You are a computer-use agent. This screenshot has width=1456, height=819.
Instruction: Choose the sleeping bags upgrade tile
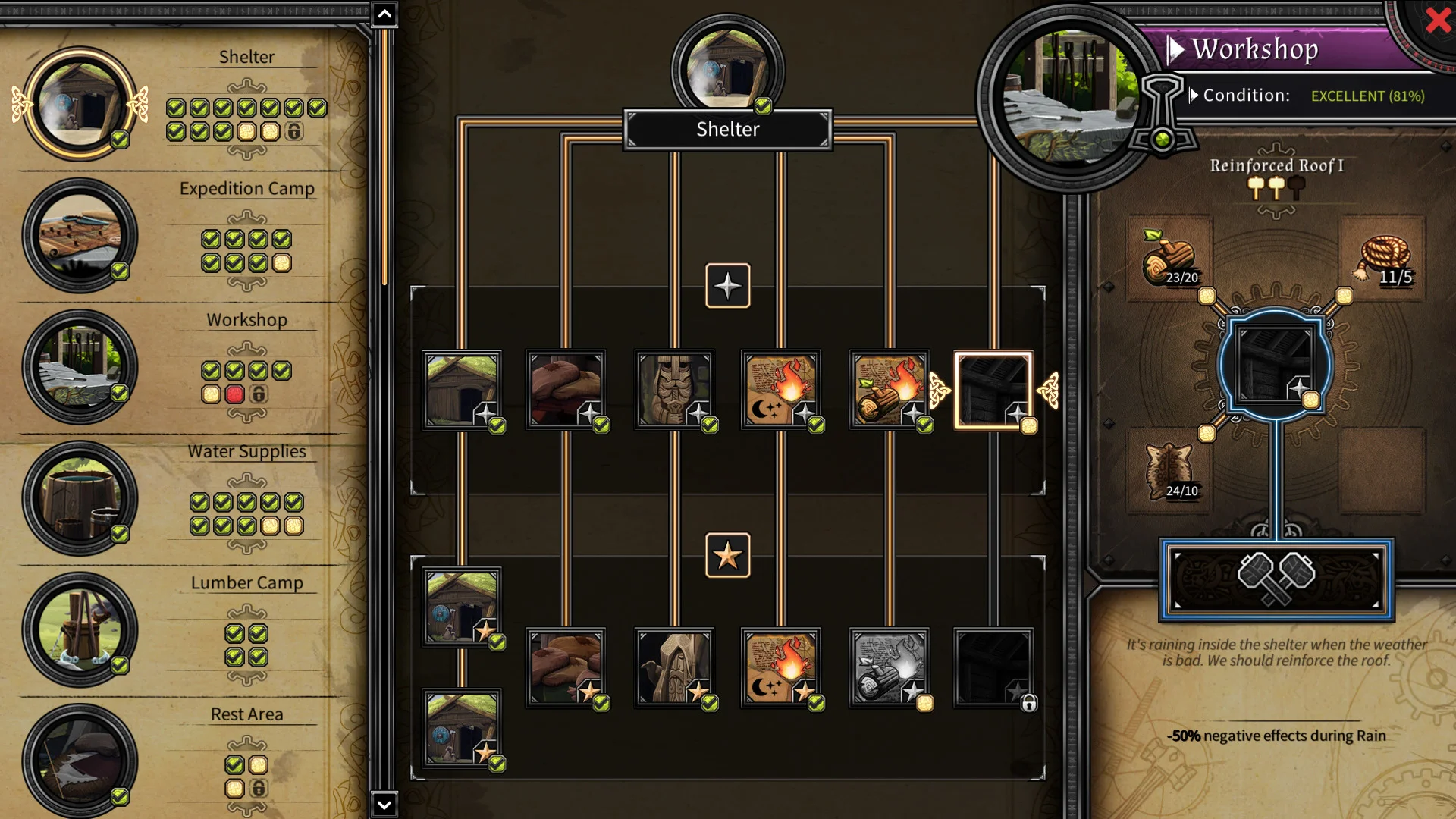pos(566,390)
